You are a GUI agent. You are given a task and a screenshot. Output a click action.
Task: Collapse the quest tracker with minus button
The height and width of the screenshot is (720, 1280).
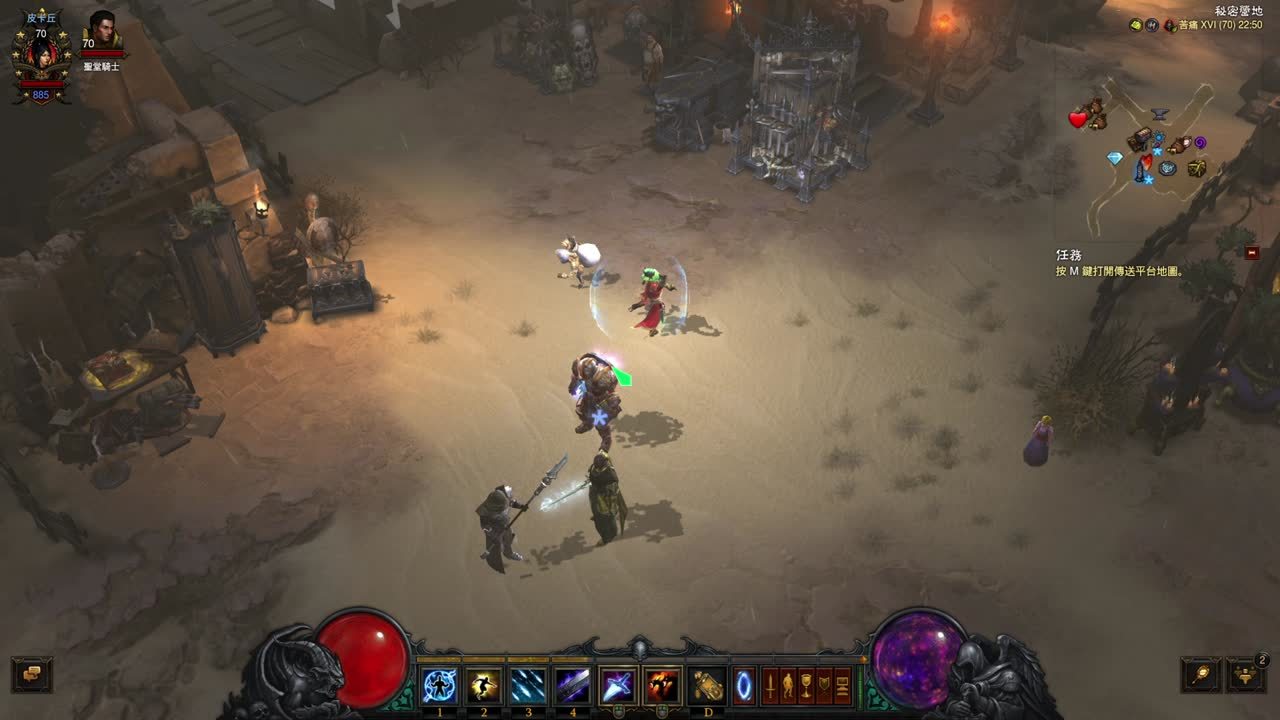click(x=1252, y=253)
